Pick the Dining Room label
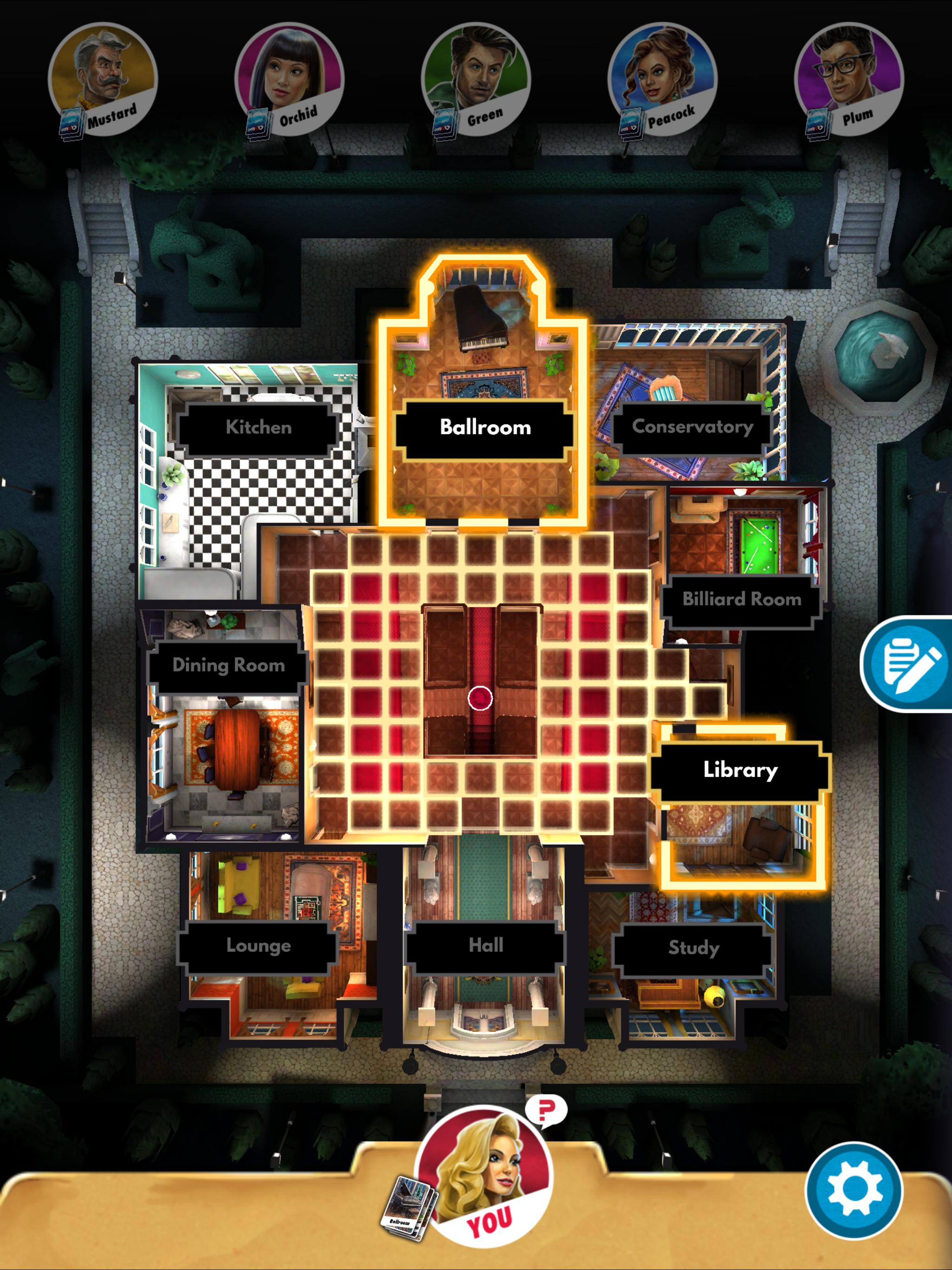This screenshot has width=952, height=1270. 229,665
